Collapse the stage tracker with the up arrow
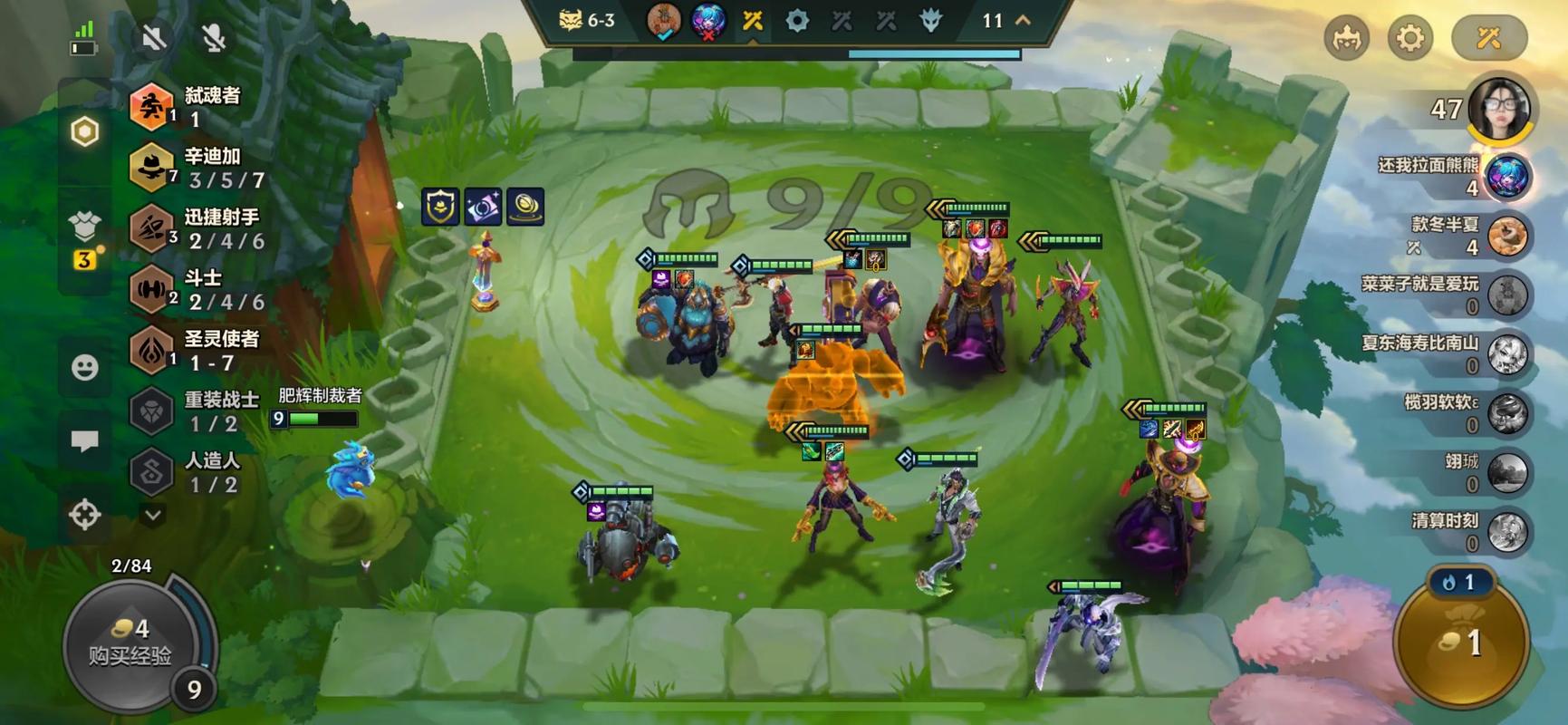 click(x=1024, y=20)
